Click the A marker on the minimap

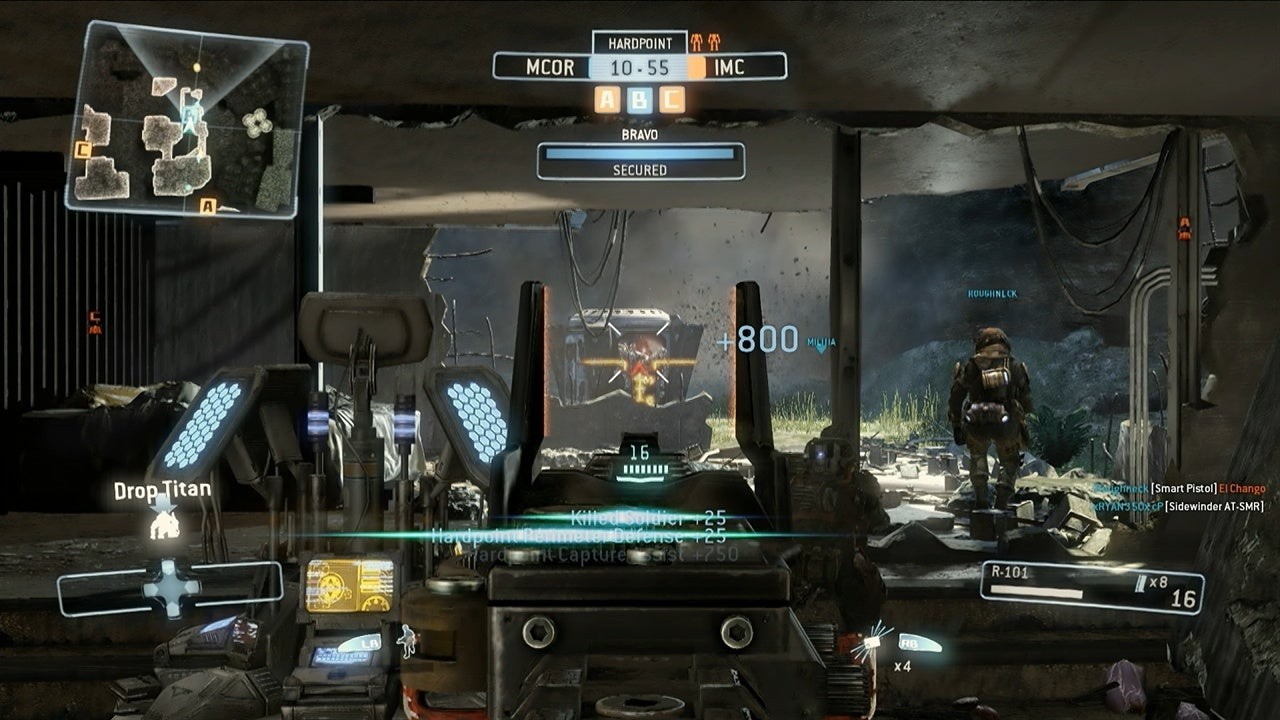point(208,206)
